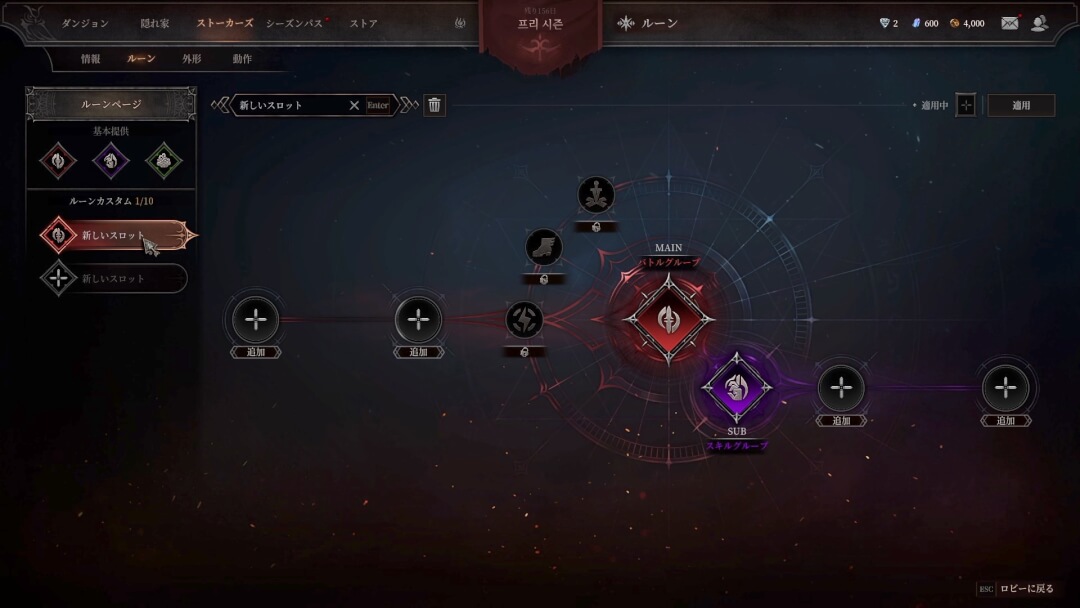
Task: Select the SUB スキルグループ rune
Action: coord(737,388)
